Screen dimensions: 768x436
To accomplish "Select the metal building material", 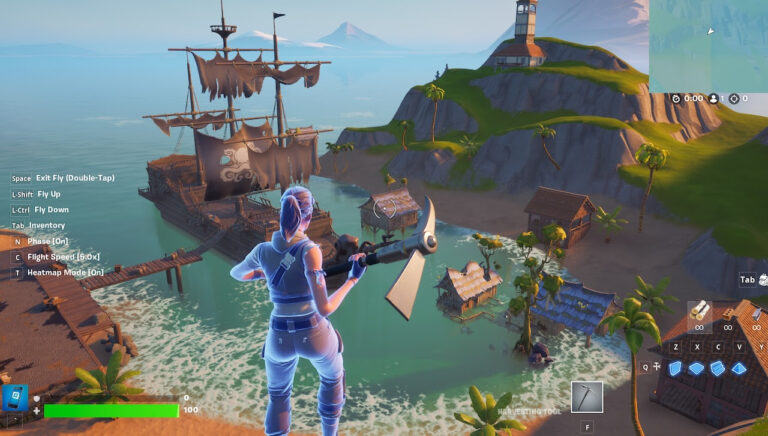I will coord(755,311).
